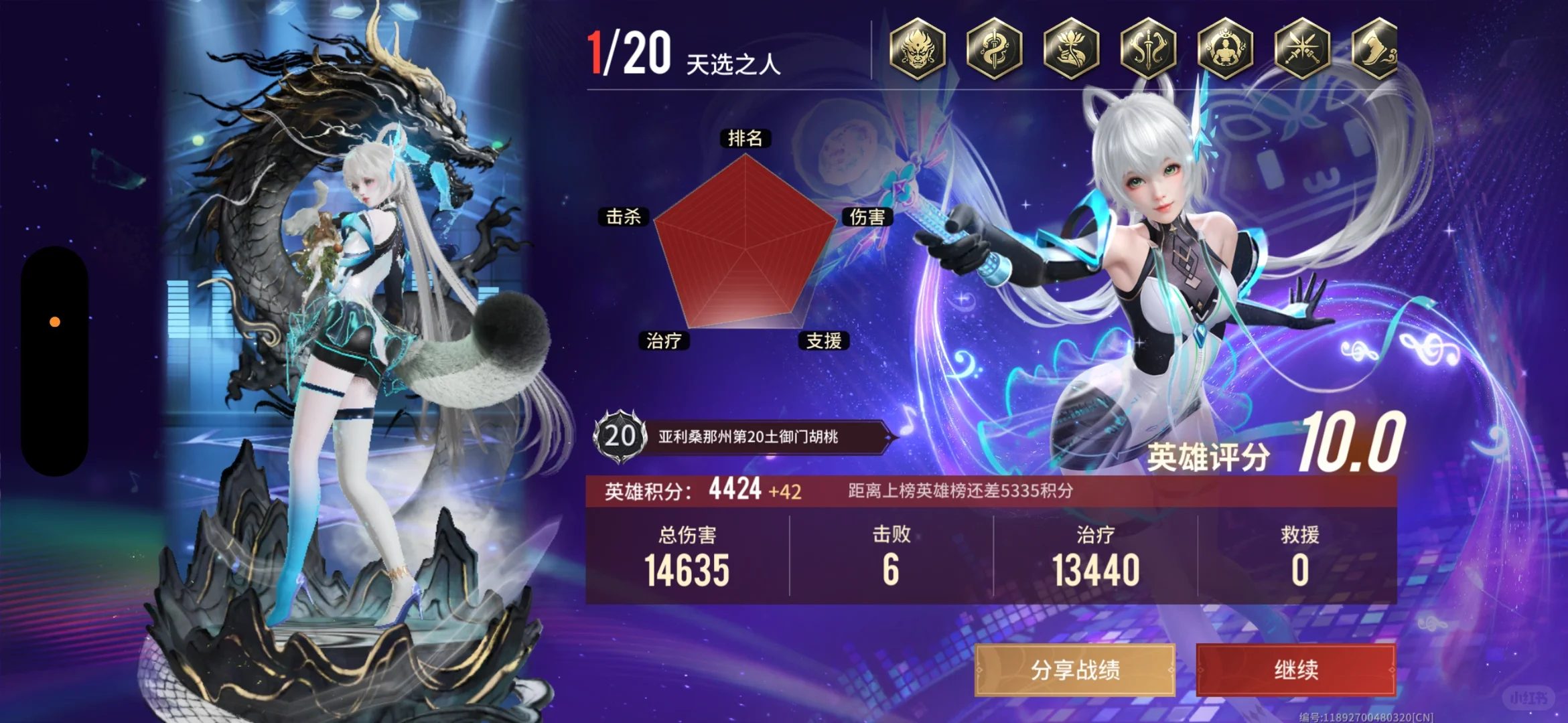
Task: Click the muscular figure strength medal
Action: pyautogui.click(x=1226, y=50)
